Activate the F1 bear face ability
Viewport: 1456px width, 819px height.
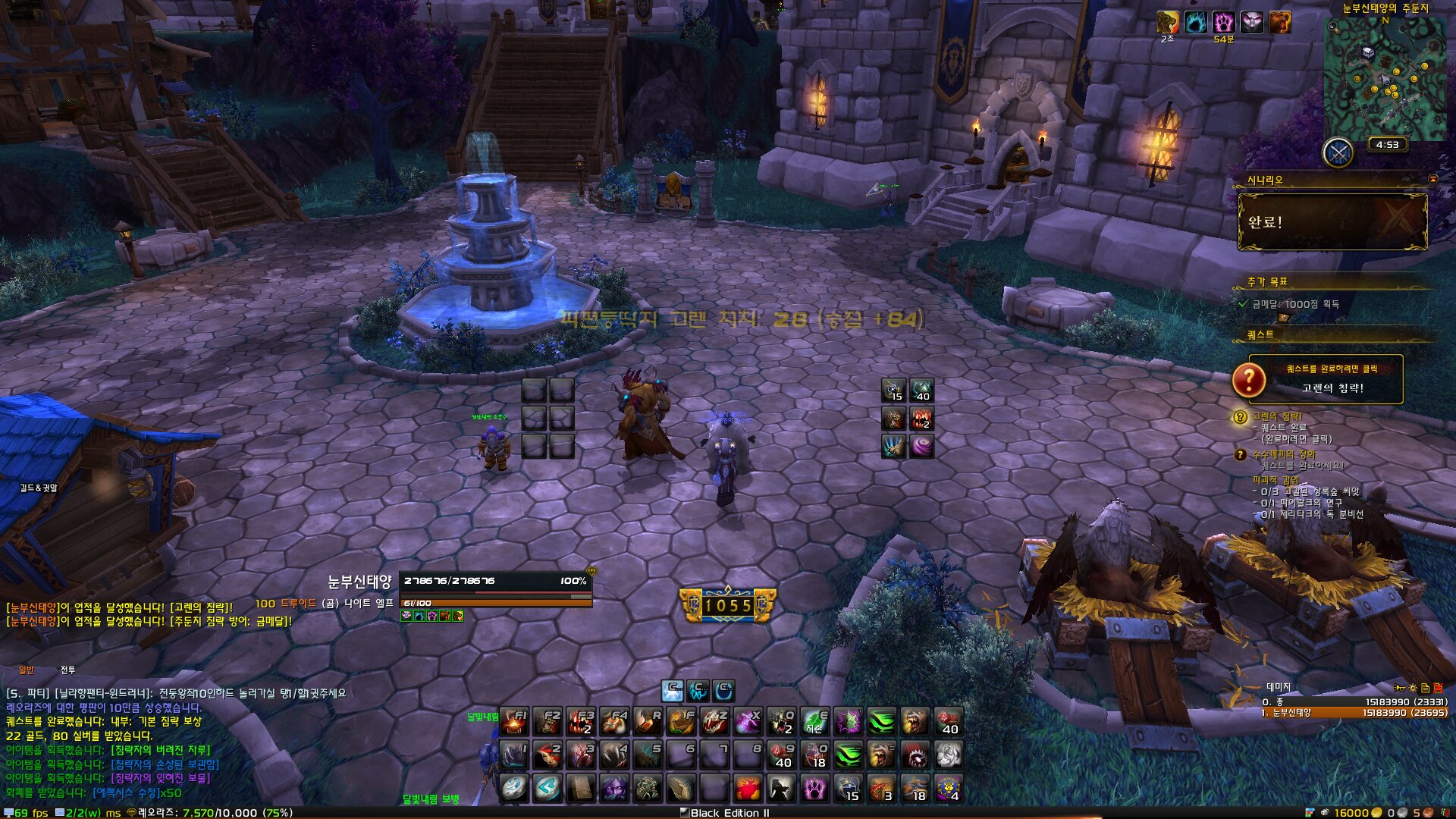tap(514, 721)
